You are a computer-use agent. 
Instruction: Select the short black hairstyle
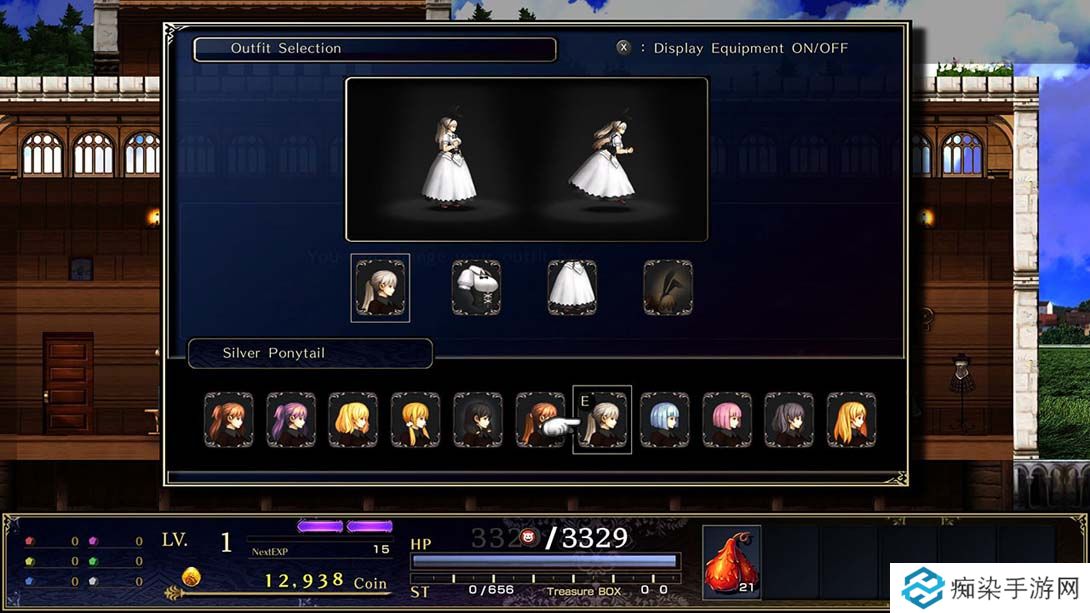click(477, 419)
